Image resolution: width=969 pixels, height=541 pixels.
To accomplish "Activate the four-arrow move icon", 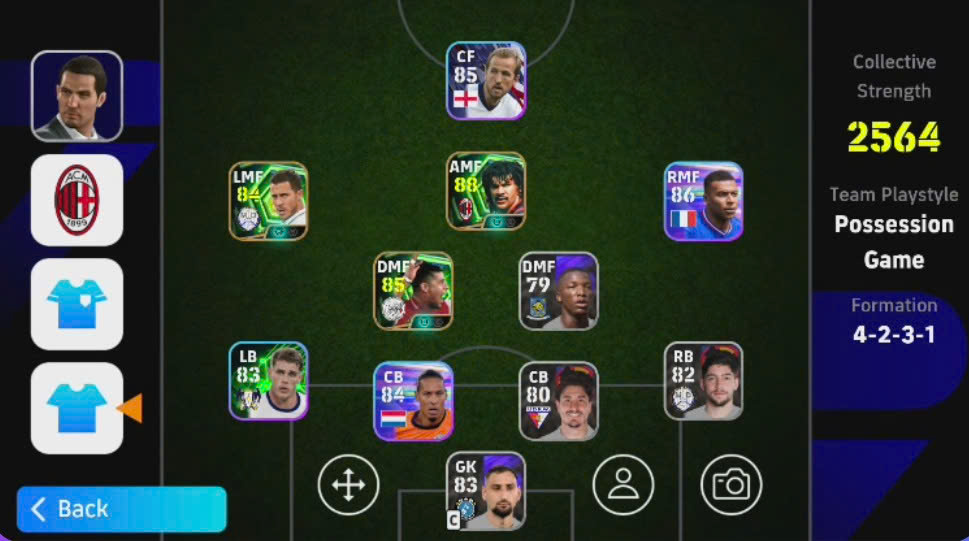I will [x=348, y=485].
